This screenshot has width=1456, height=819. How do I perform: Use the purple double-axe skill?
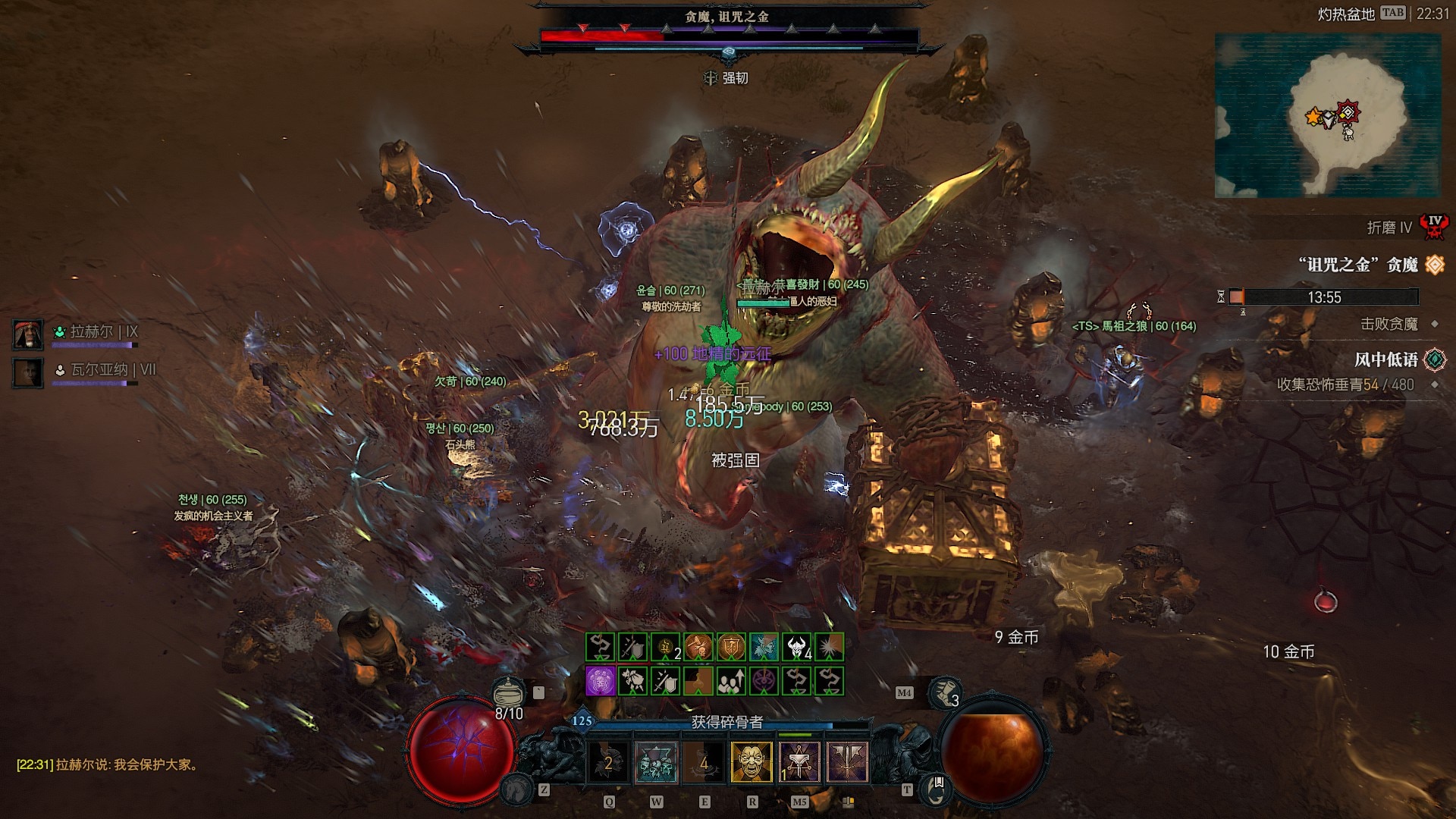[x=848, y=761]
